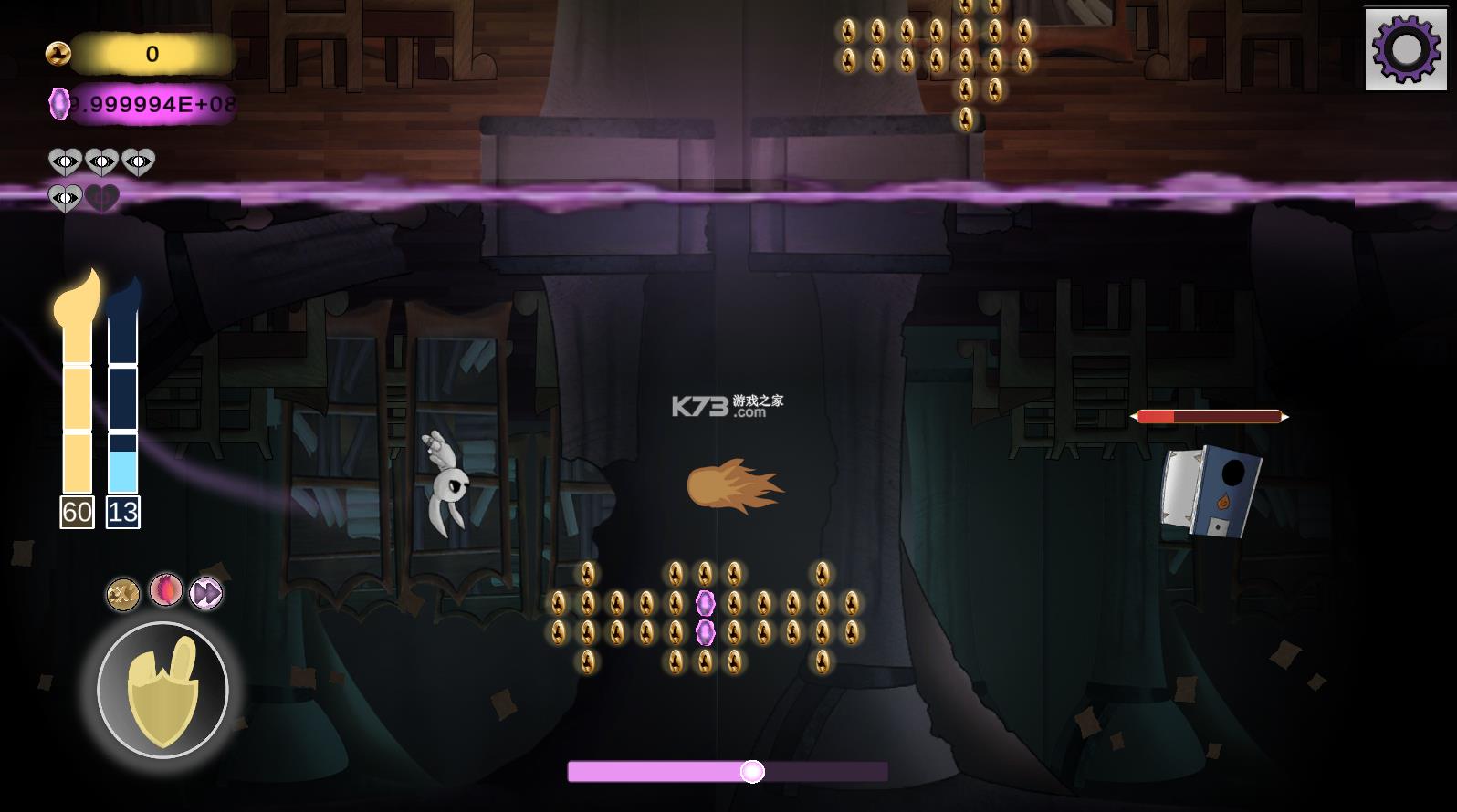
Task: Activate the x2 coin multiplier power-up
Action: (123, 594)
